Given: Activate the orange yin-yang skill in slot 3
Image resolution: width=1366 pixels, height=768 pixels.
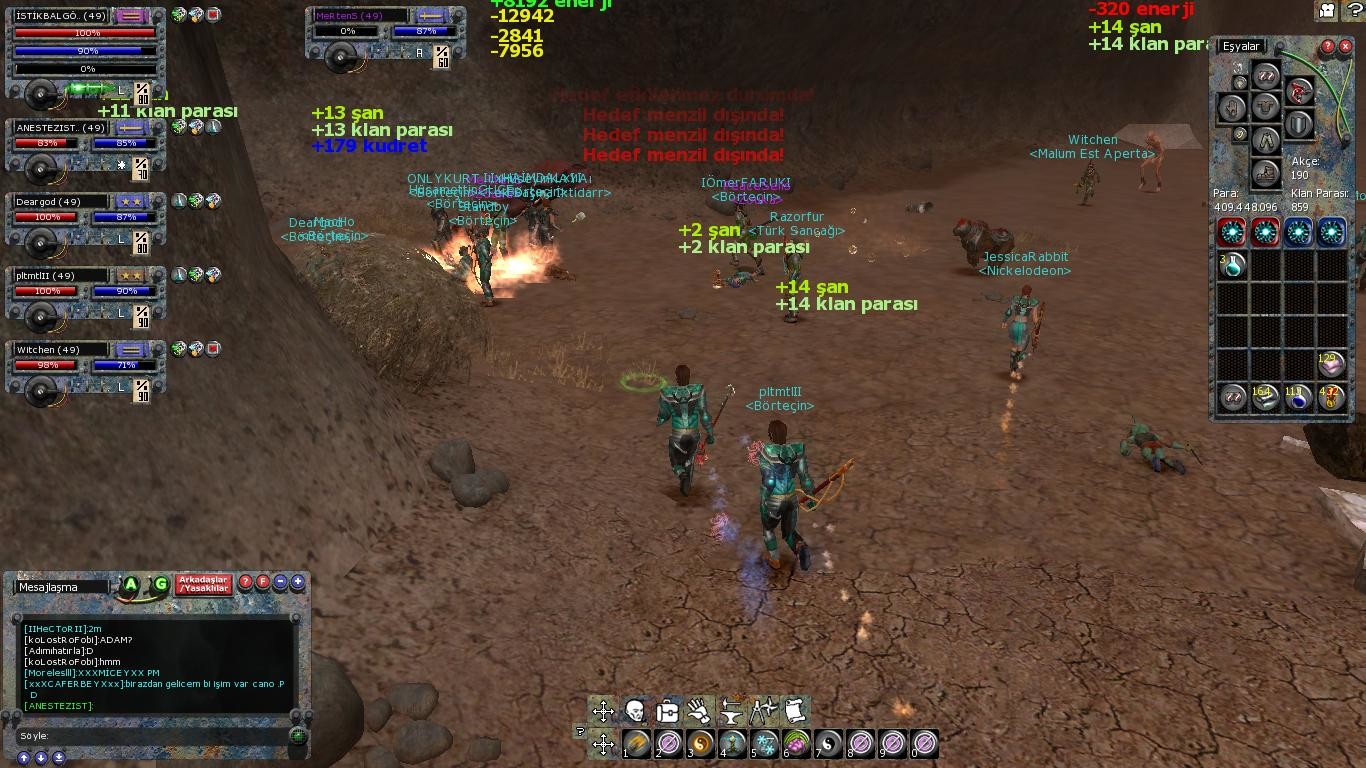Looking at the screenshot, I should [x=701, y=744].
